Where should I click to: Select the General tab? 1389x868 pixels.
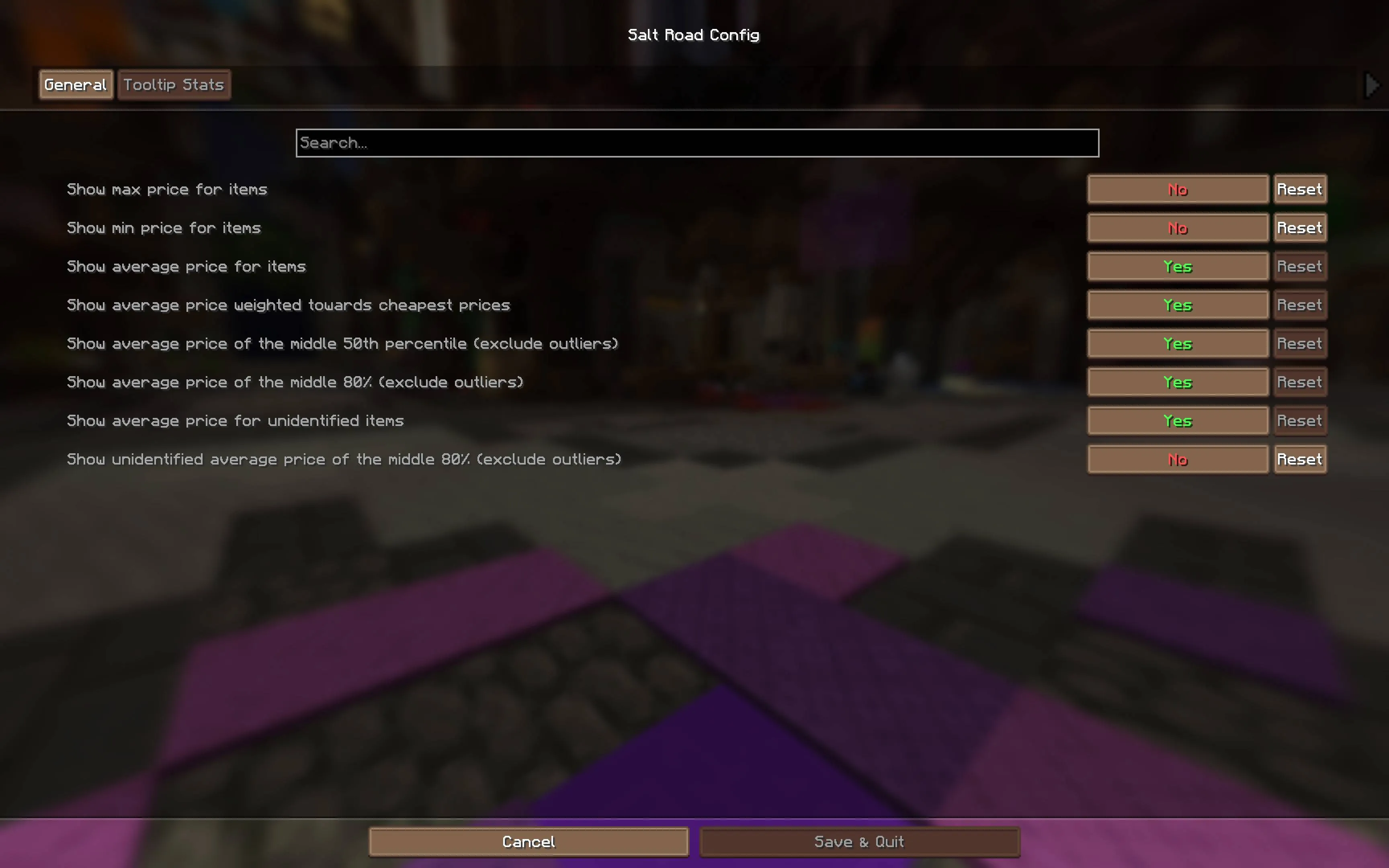[75, 84]
